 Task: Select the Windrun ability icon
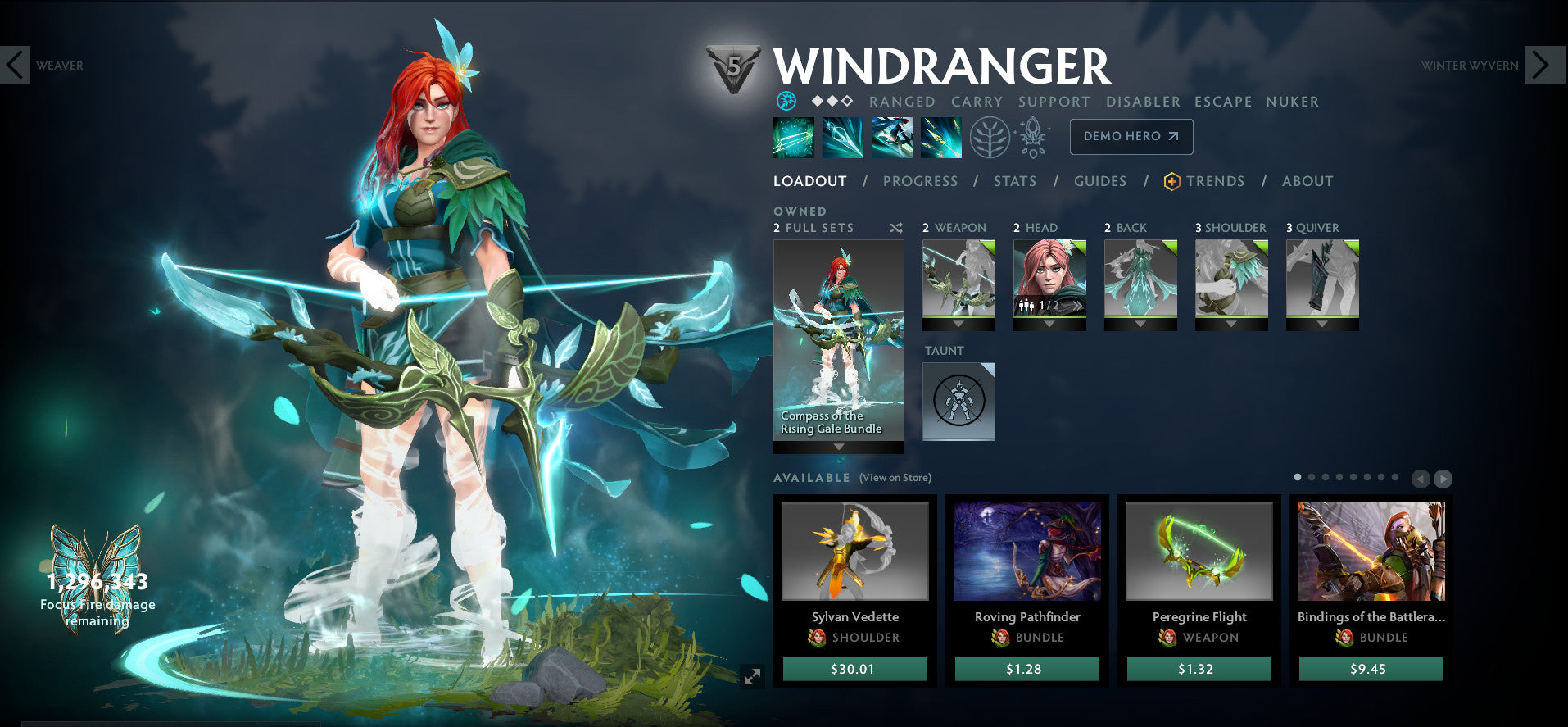coord(891,137)
